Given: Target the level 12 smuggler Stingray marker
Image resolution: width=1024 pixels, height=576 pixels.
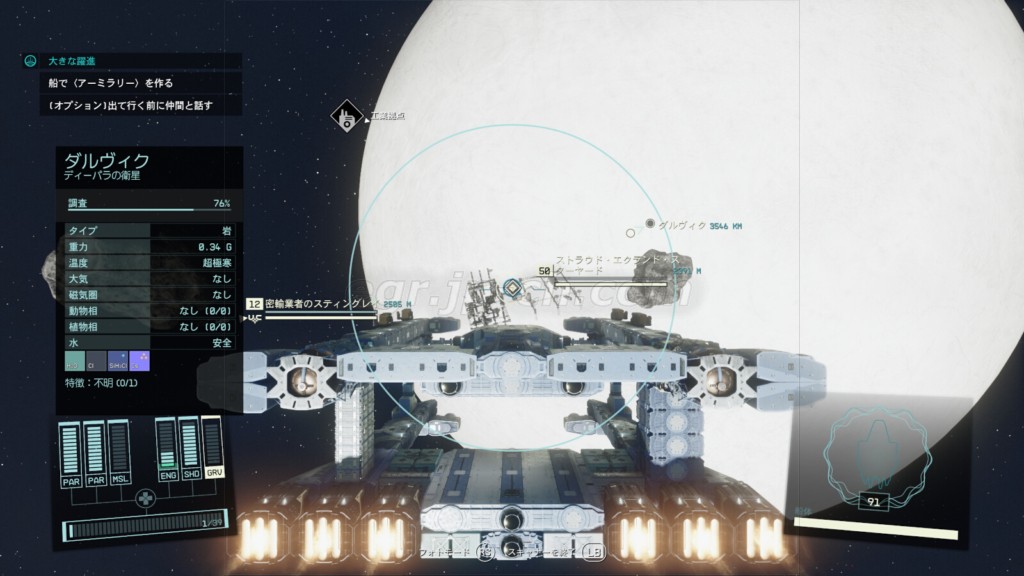Looking at the screenshot, I should (254, 303).
